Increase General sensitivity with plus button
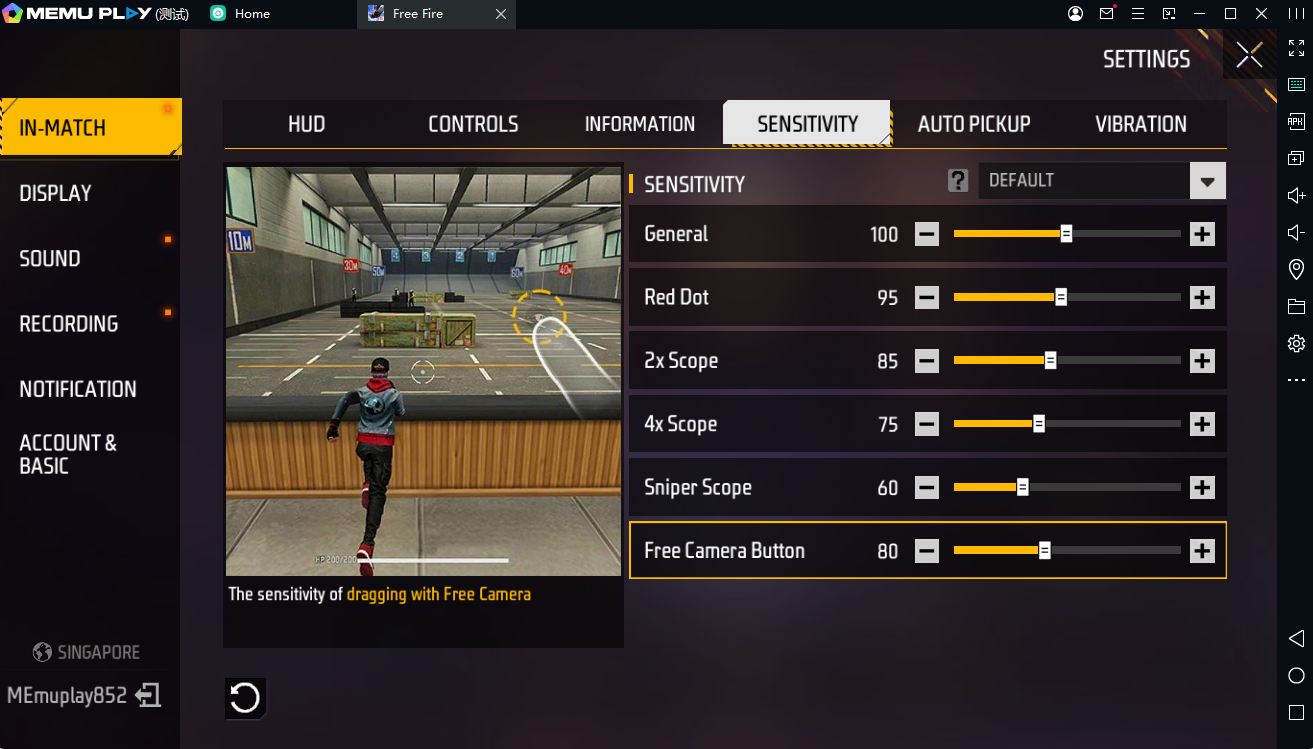 (1202, 234)
